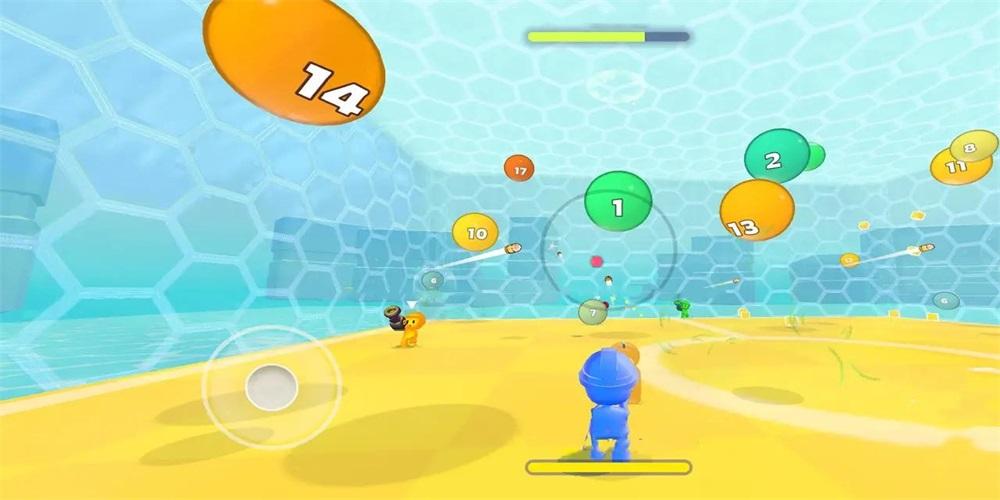
Task: Tap the virtual movement joystick knob
Action: point(271,387)
